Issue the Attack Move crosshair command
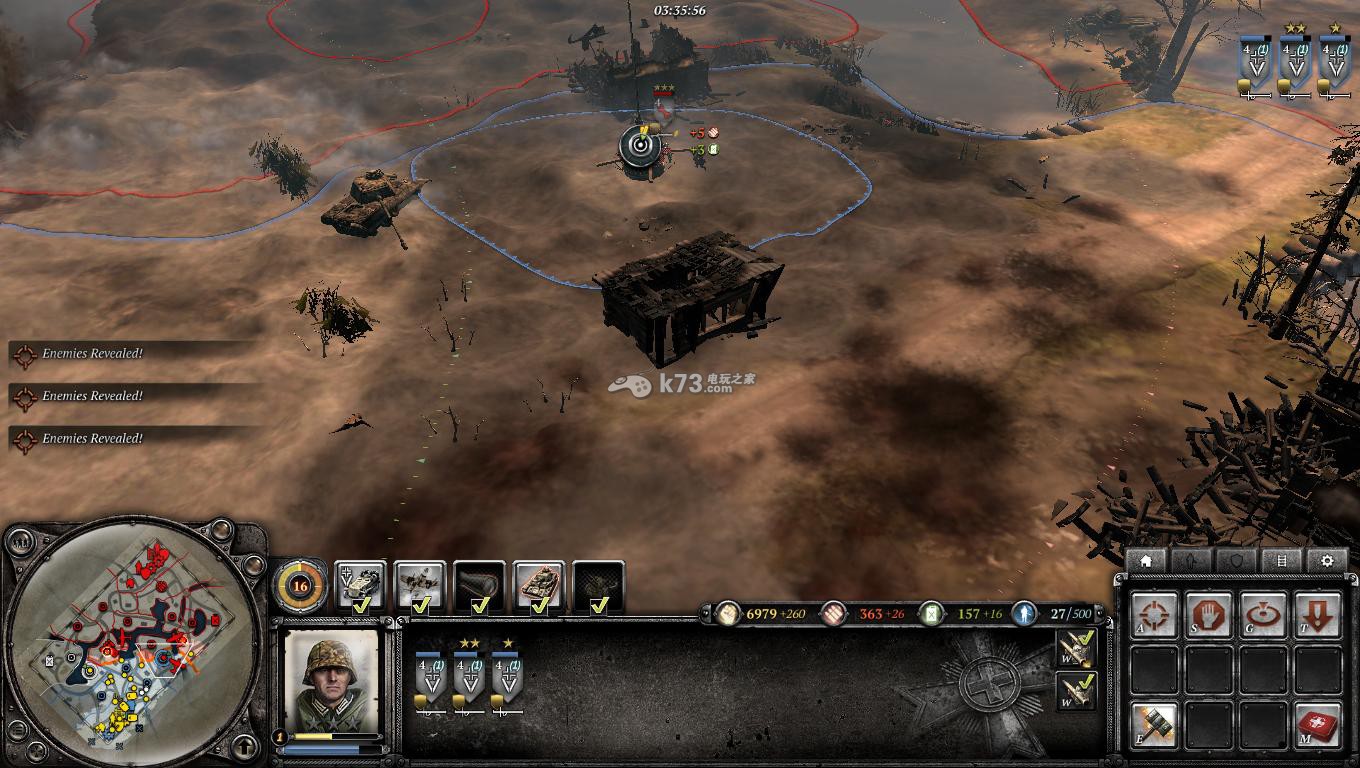1360x768 pixels. click(x=1155, y=615)
